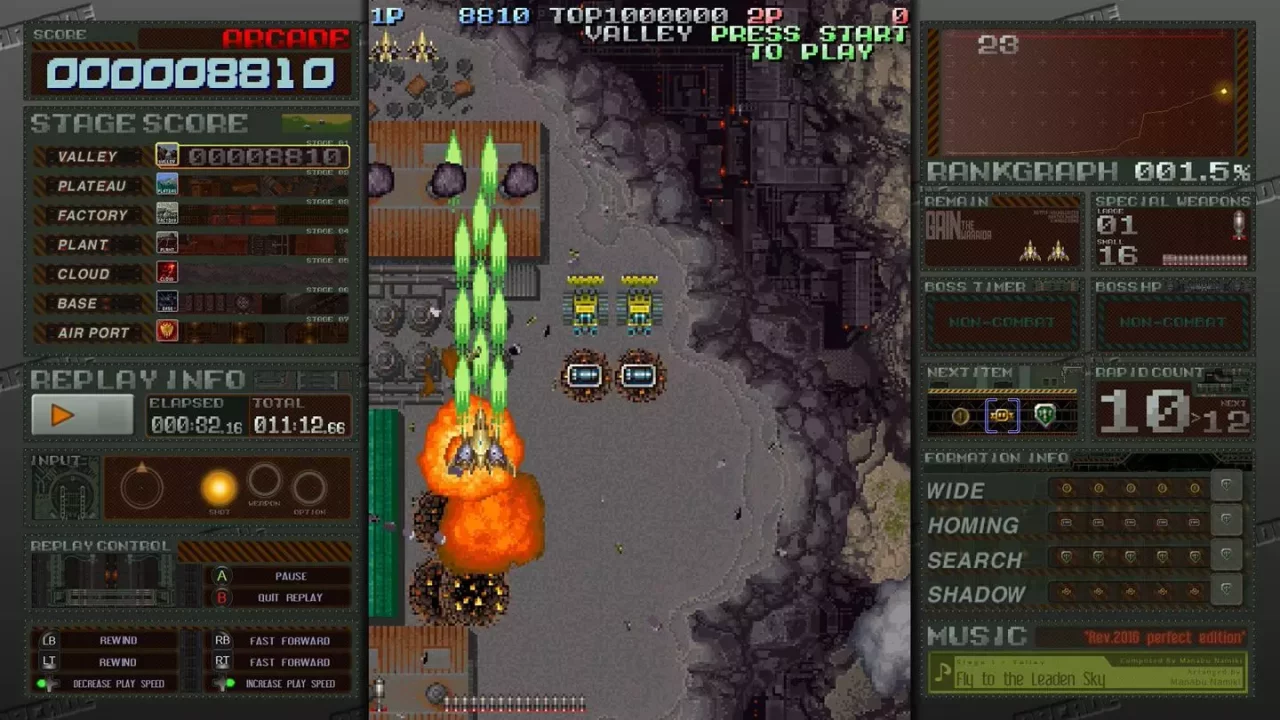Click the music note icon in Music panel
1280x720 pixels.
pyautogui.click(x=941, y=672)
